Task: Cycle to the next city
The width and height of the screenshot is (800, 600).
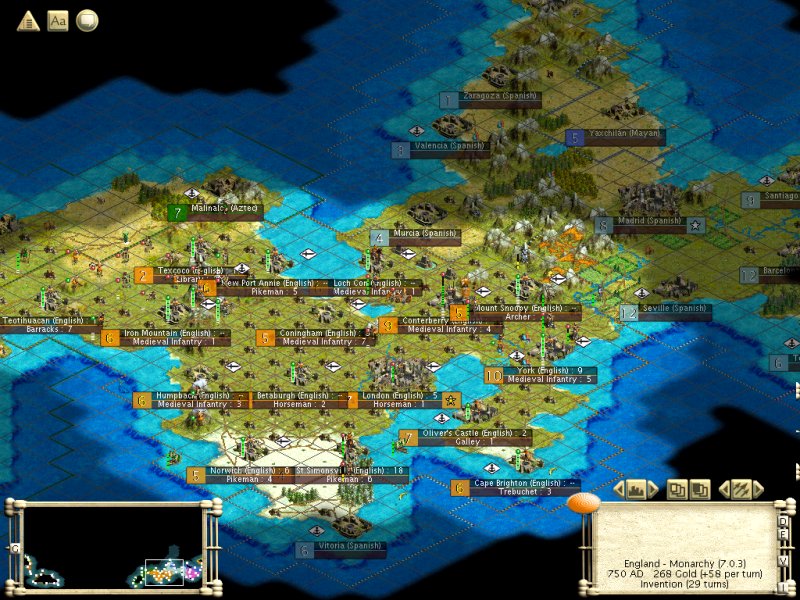Action: pos(652,489)
